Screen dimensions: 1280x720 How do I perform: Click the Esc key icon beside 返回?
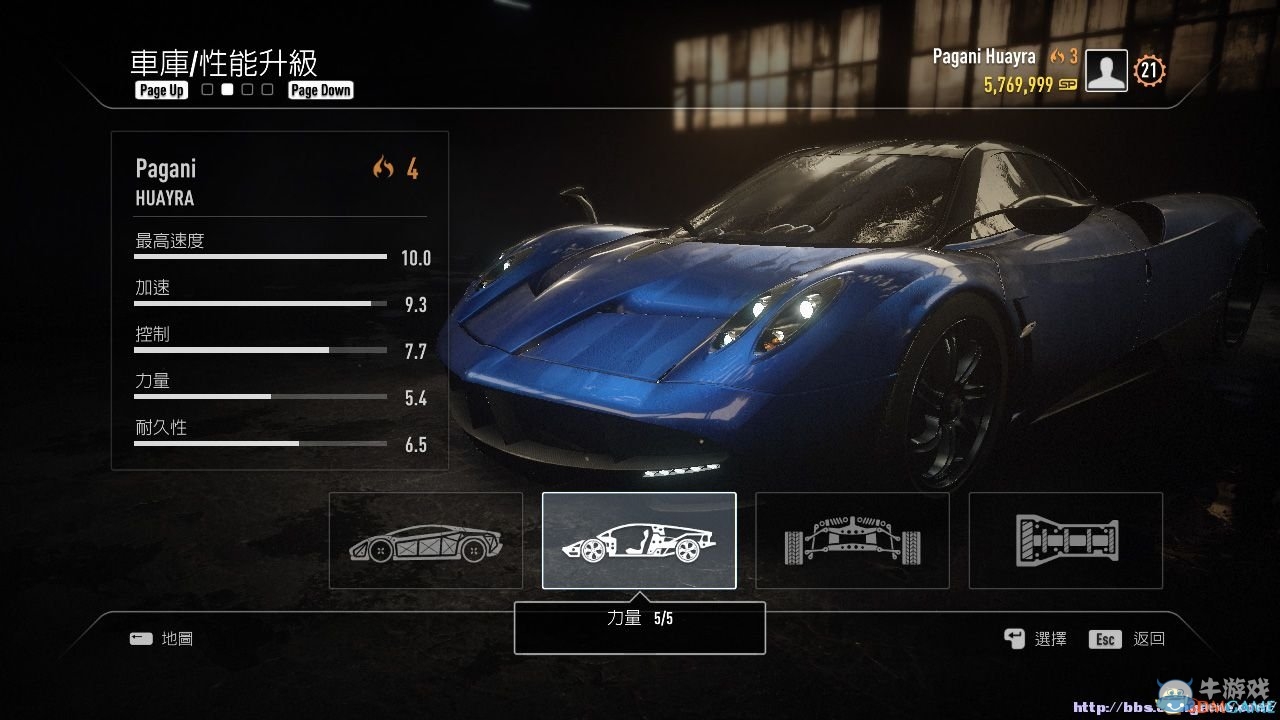click(1104, 638)
